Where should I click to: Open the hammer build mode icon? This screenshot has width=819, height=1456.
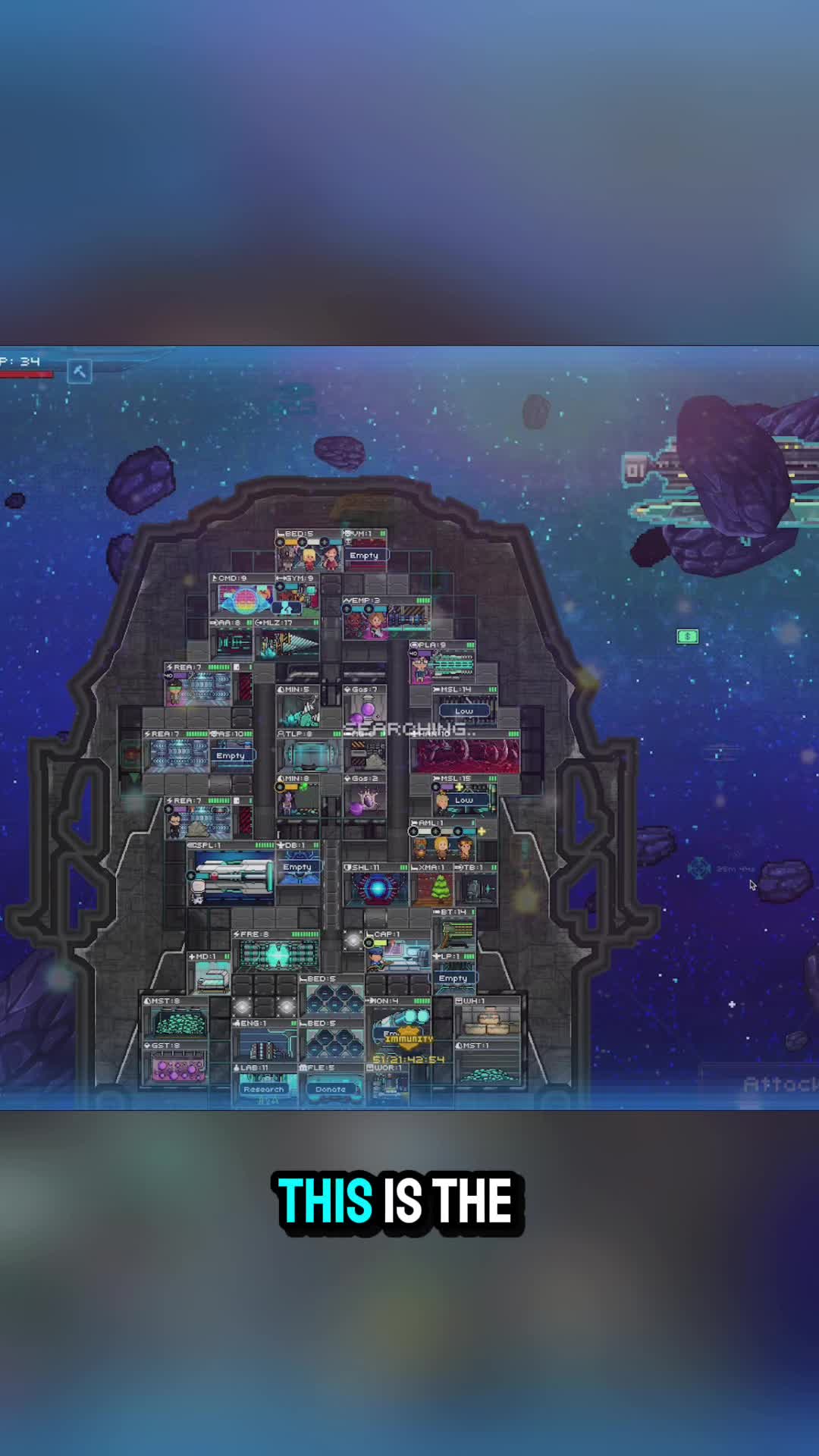tap(79, 371)
